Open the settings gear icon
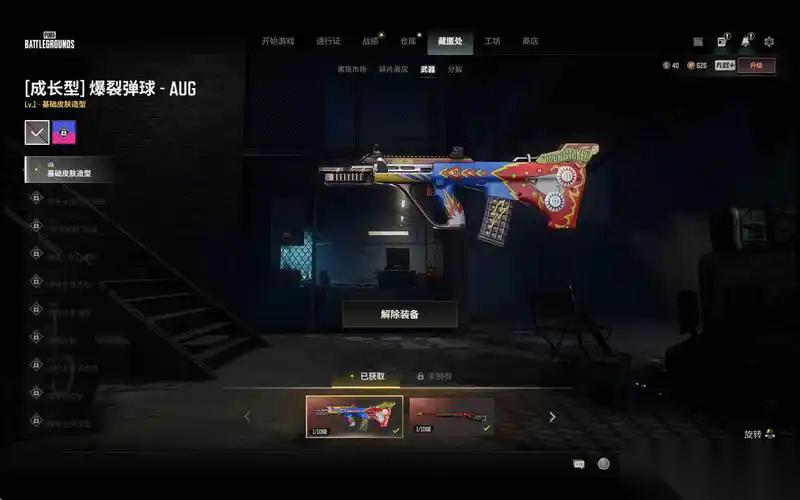The image size is (800, 500). tap(769, 42)
